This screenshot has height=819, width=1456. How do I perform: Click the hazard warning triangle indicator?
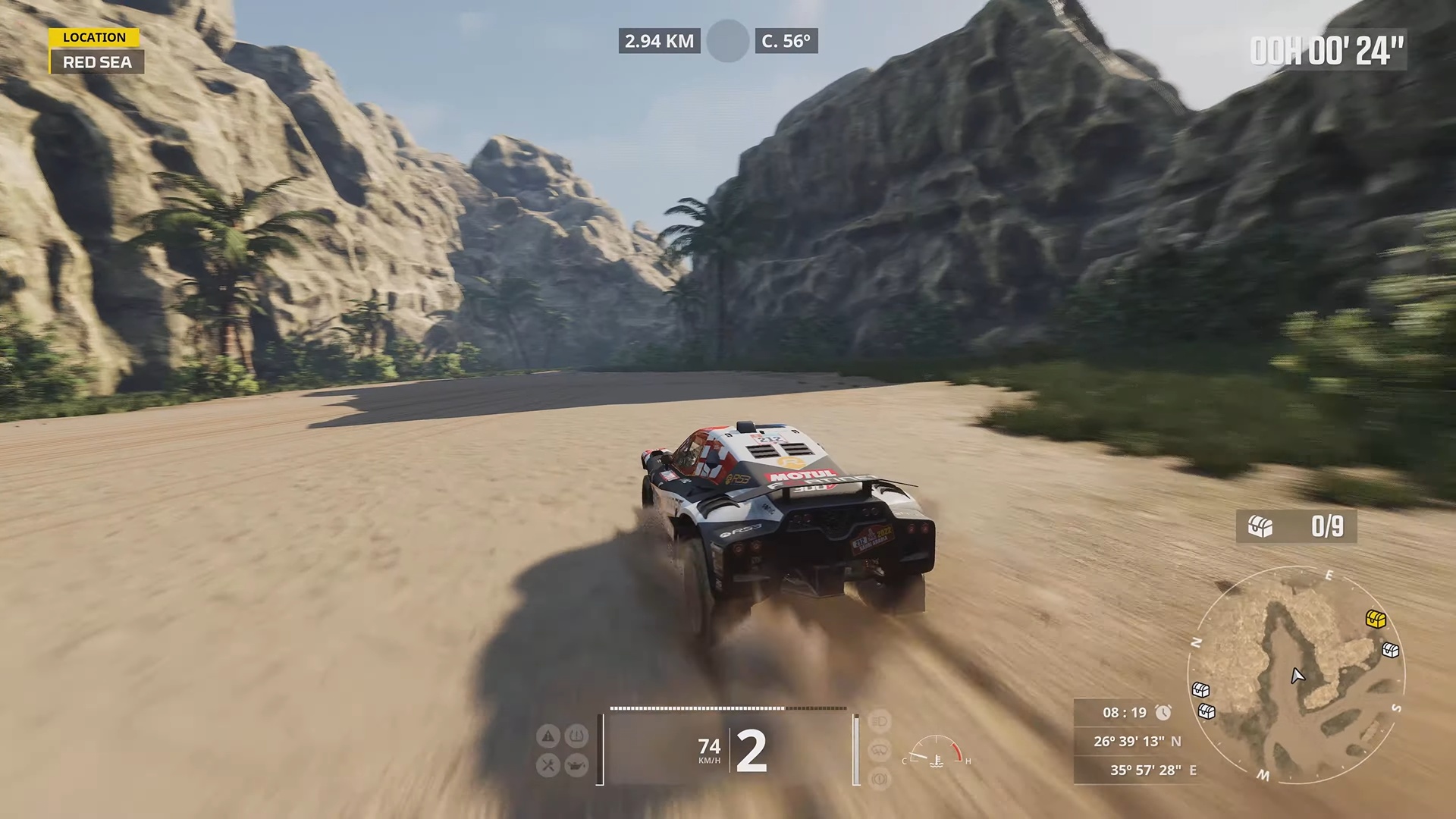pos(548,736)
